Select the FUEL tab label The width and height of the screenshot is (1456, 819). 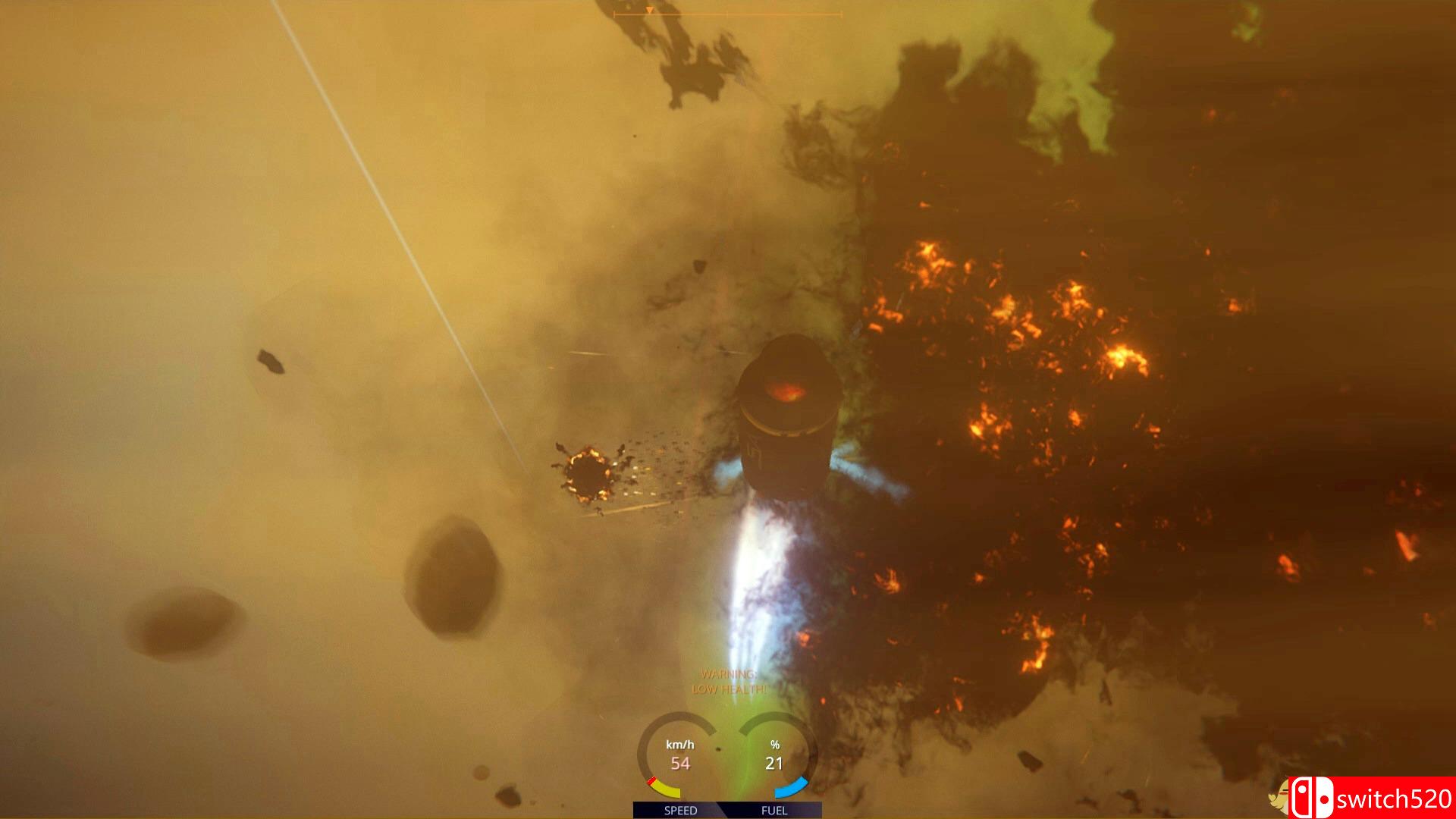tap(775, 811)
